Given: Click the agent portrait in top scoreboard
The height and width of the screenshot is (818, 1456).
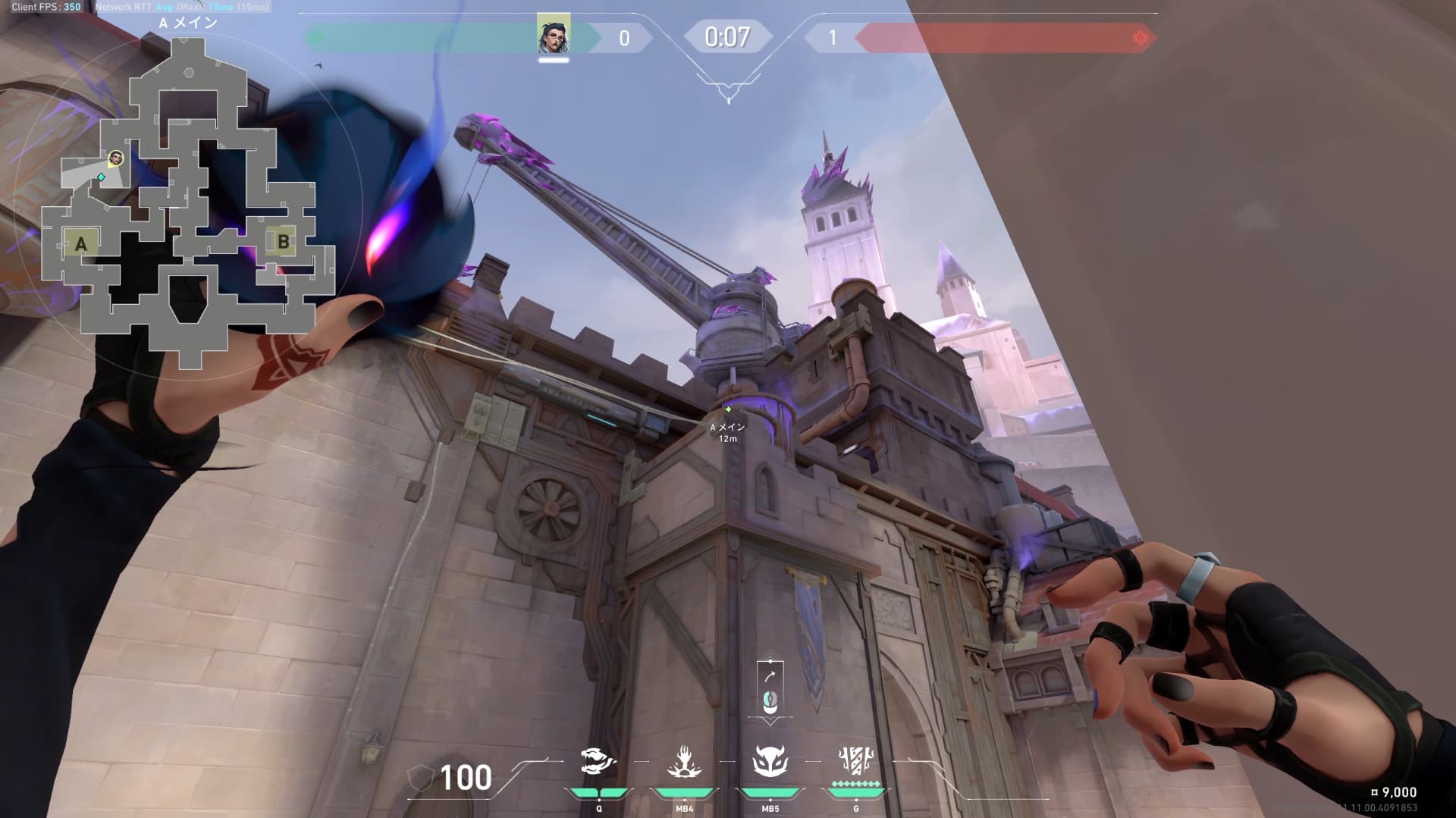Looking at the screenshot, I should click(x=554, y=34).
